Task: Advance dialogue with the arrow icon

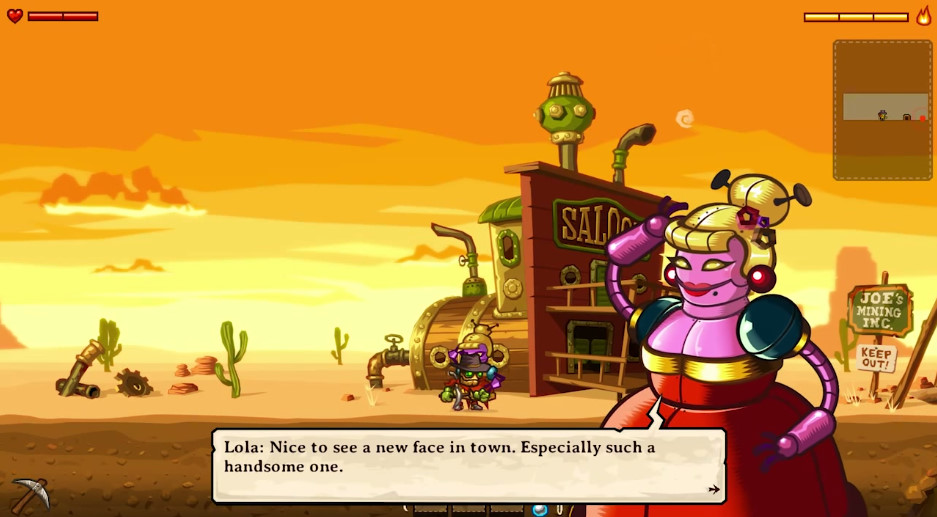Action: (713, 489)
